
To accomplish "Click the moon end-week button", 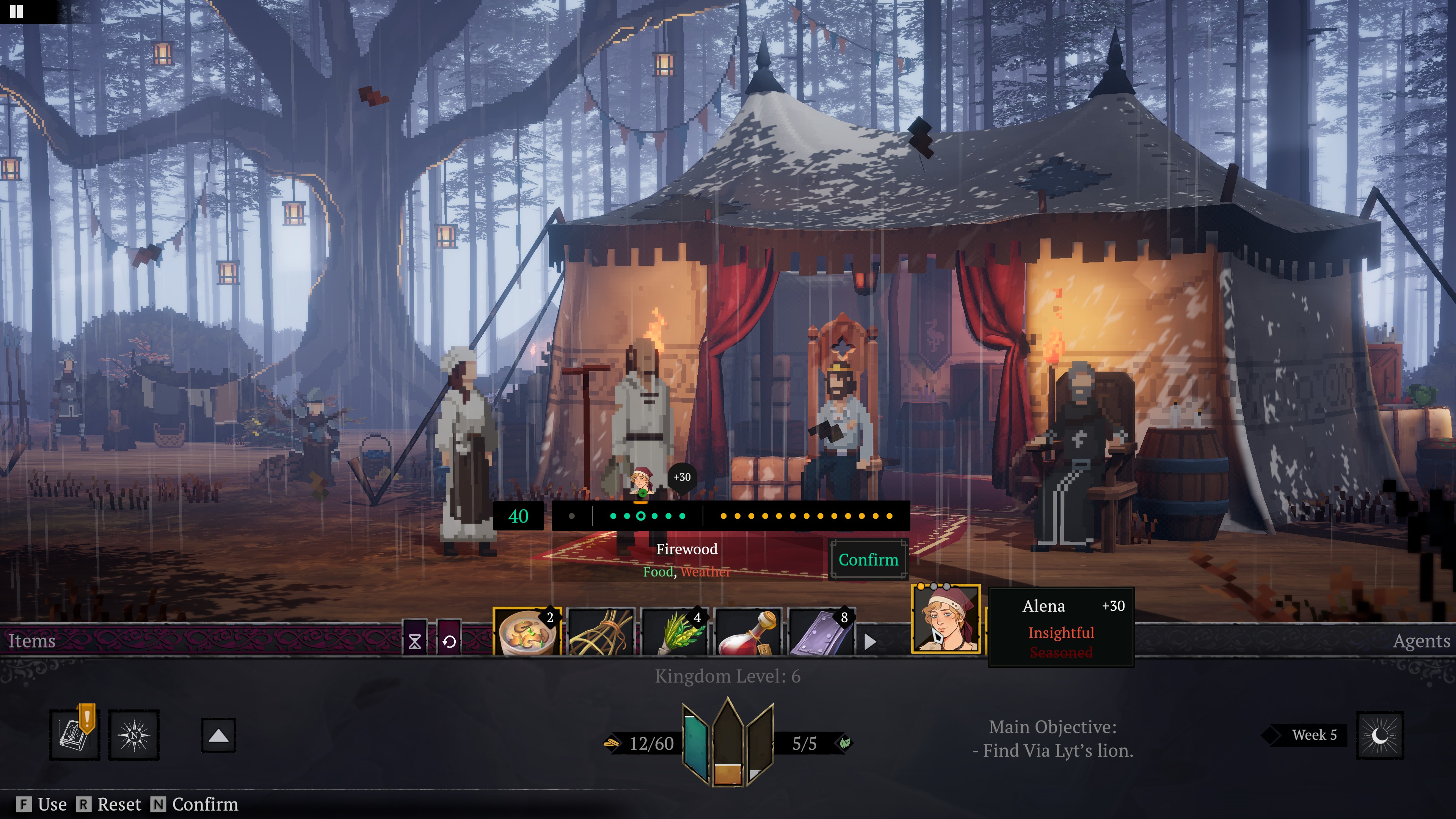I will (1380, 735).
